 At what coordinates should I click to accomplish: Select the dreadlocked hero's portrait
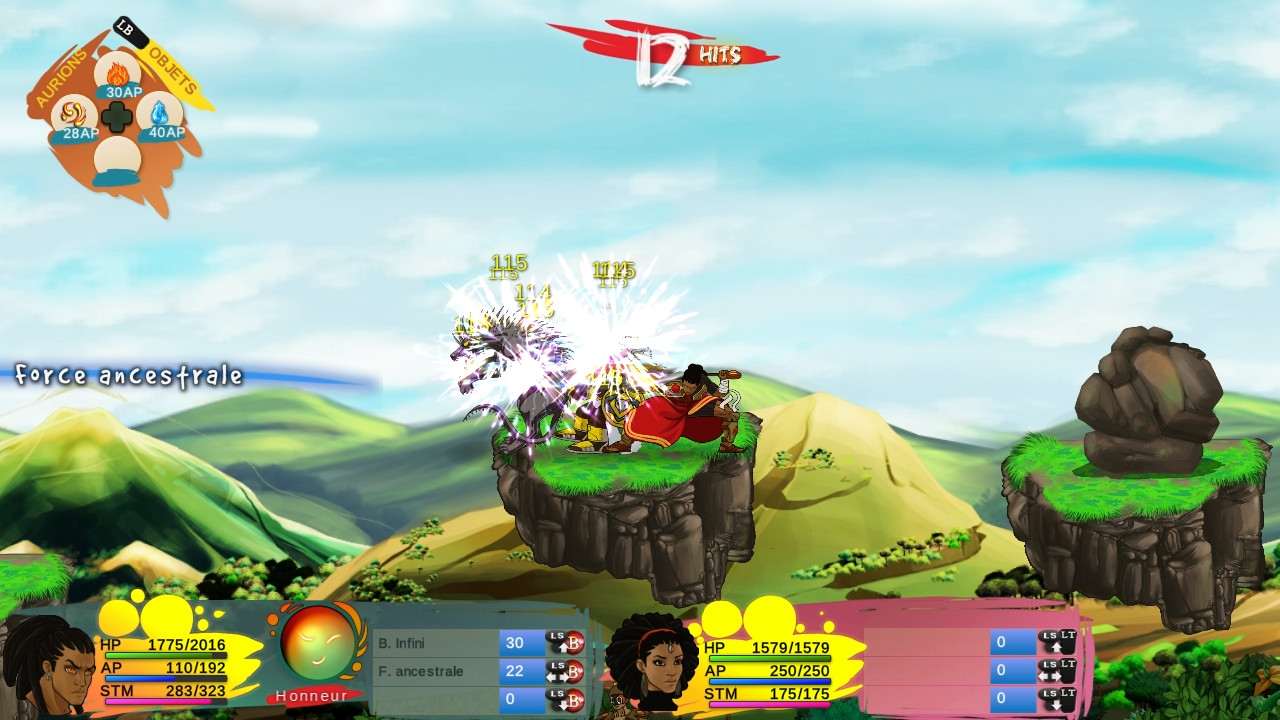click(50, 665)
